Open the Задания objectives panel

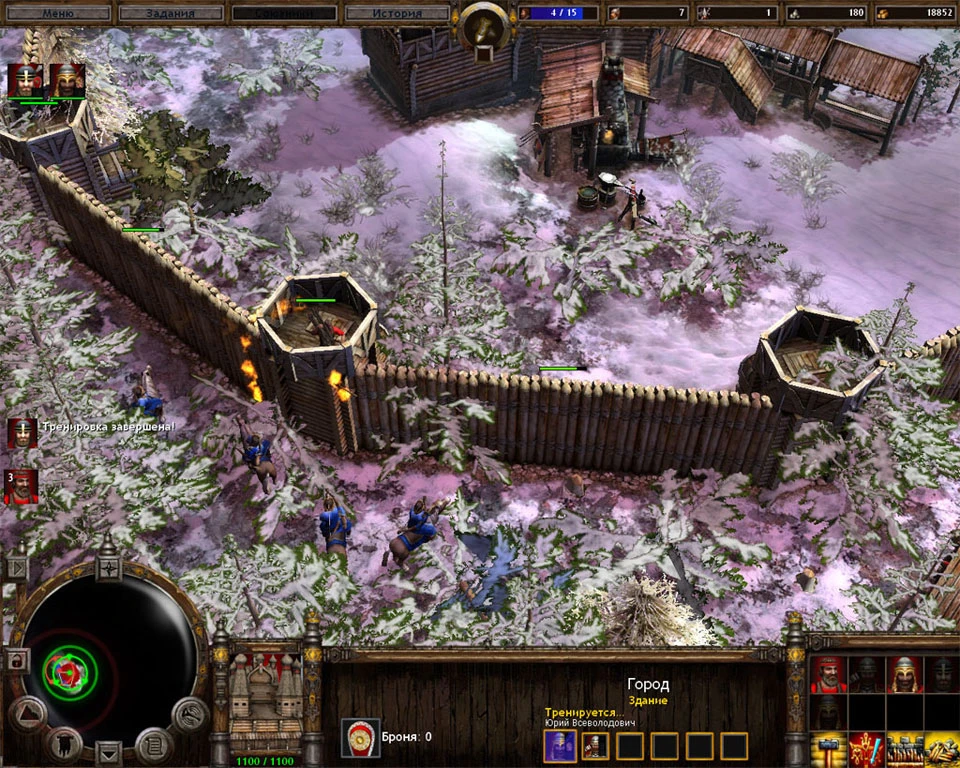tap(170, 13)
